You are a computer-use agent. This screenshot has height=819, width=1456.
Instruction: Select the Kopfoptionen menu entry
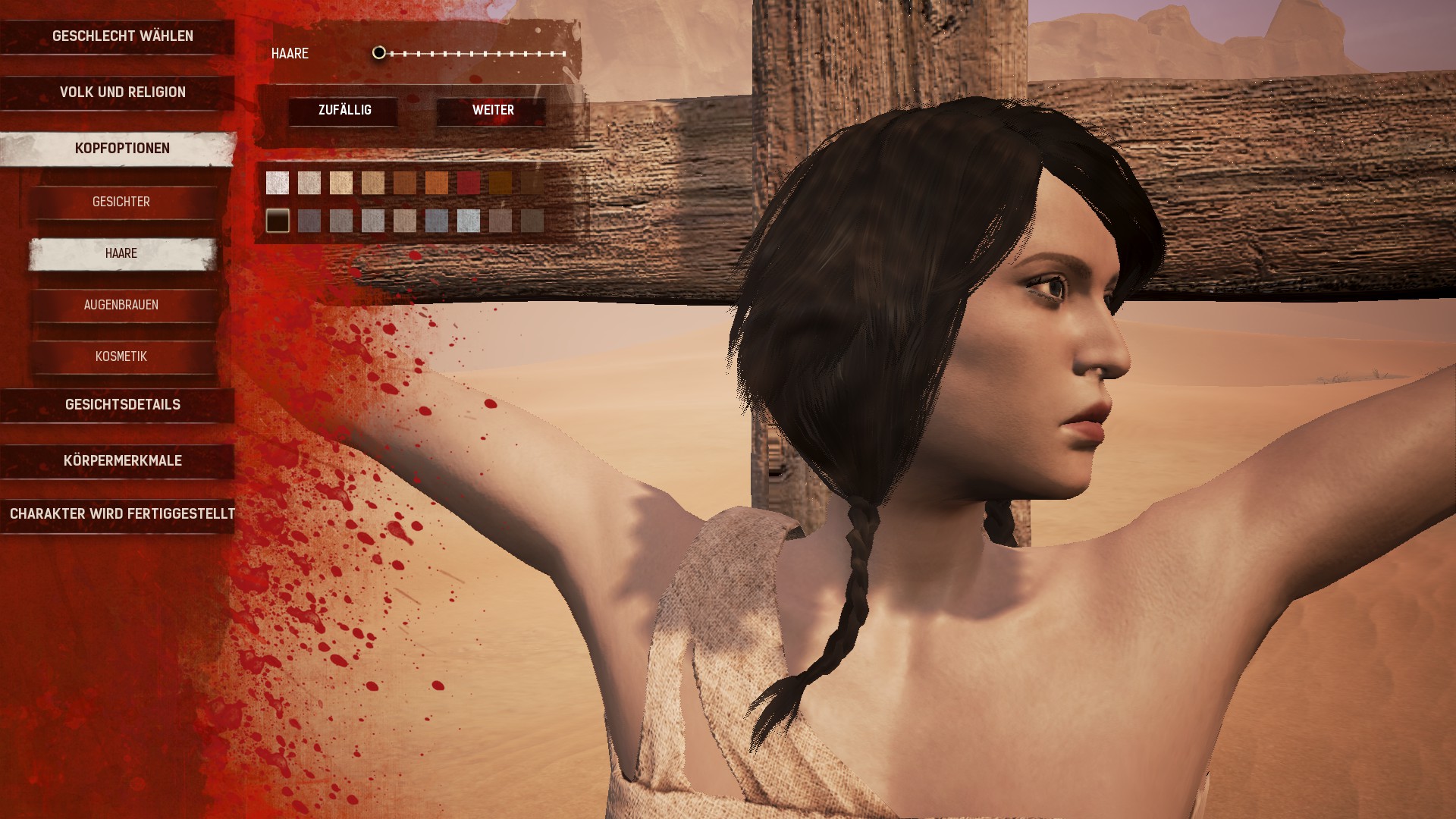point(122,149)
